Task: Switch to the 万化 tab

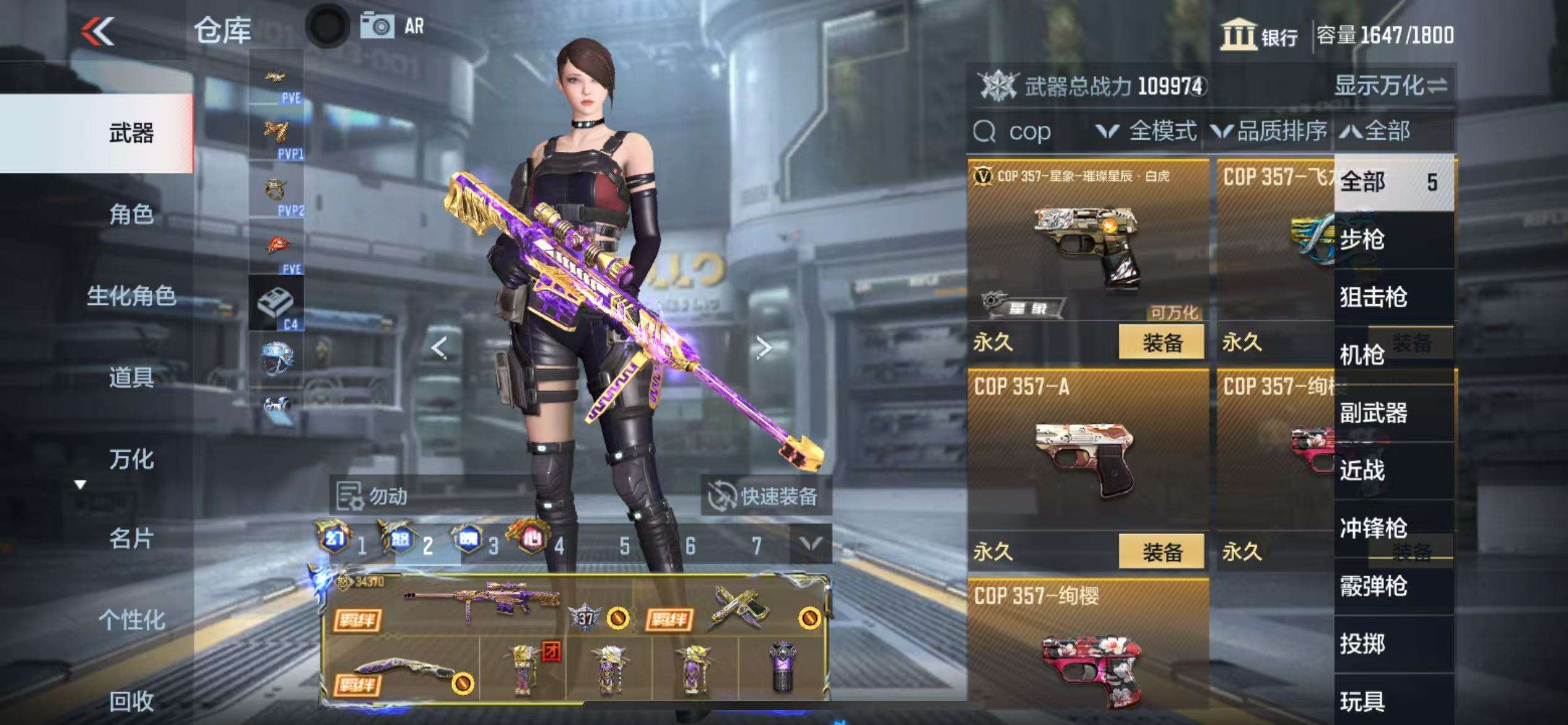Action: (131, 459)
